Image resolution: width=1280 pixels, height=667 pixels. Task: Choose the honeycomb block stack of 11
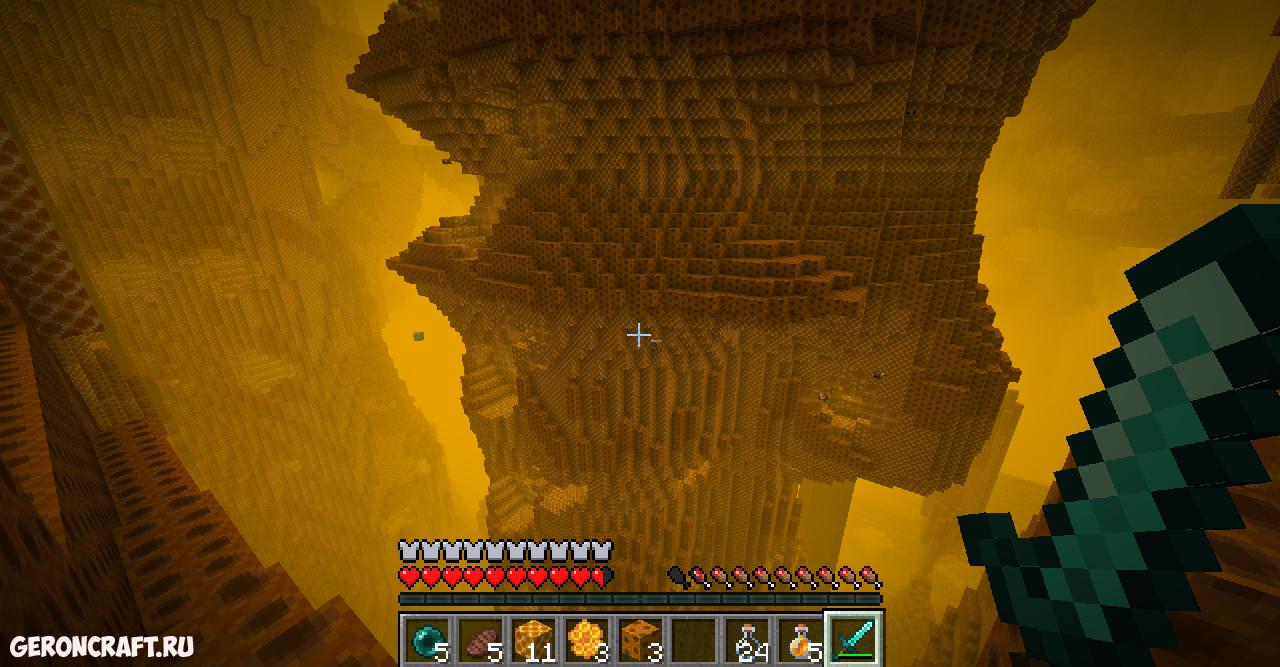[533, 638]
